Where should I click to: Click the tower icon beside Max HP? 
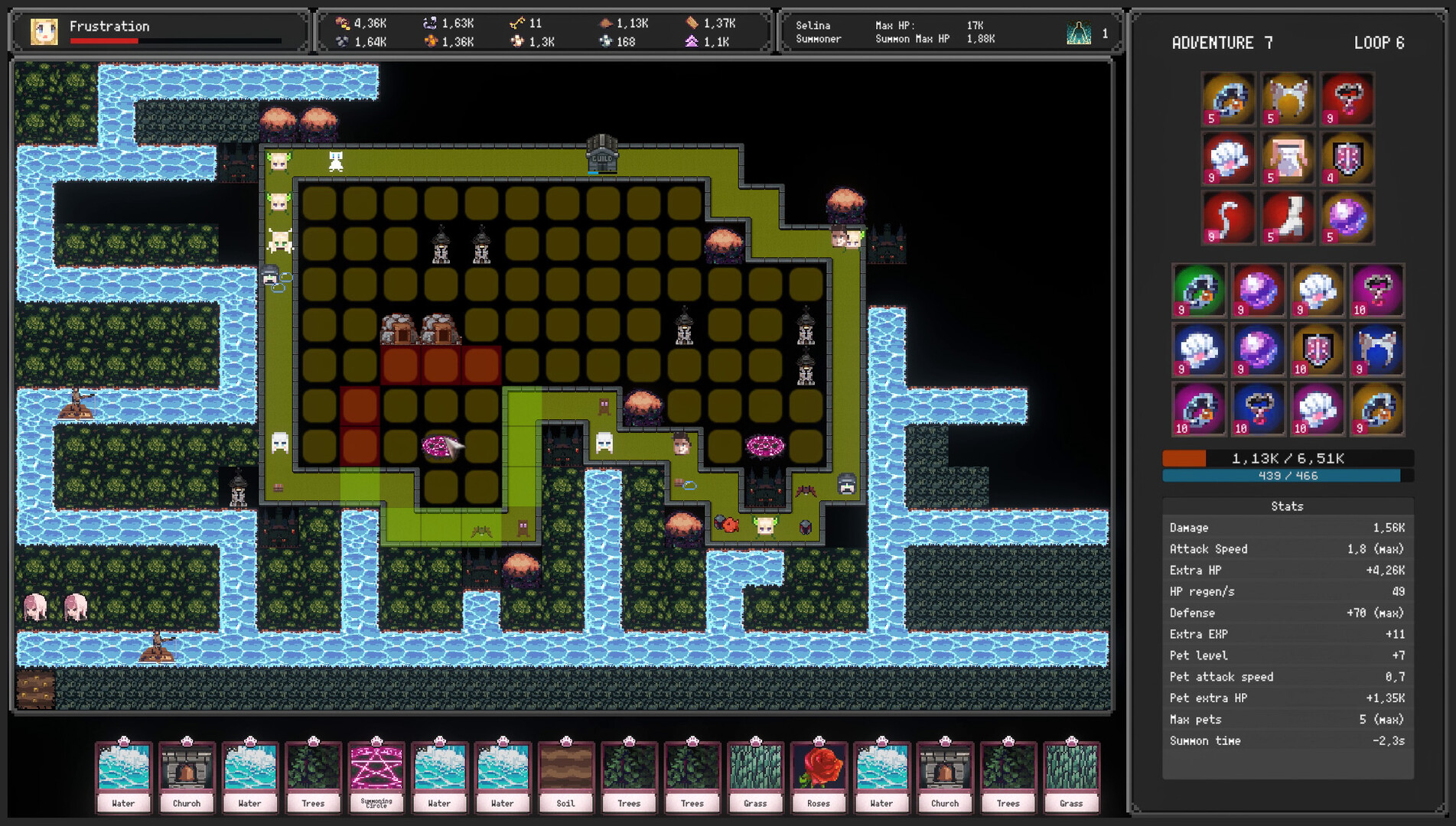click(x=1079, y=33)
